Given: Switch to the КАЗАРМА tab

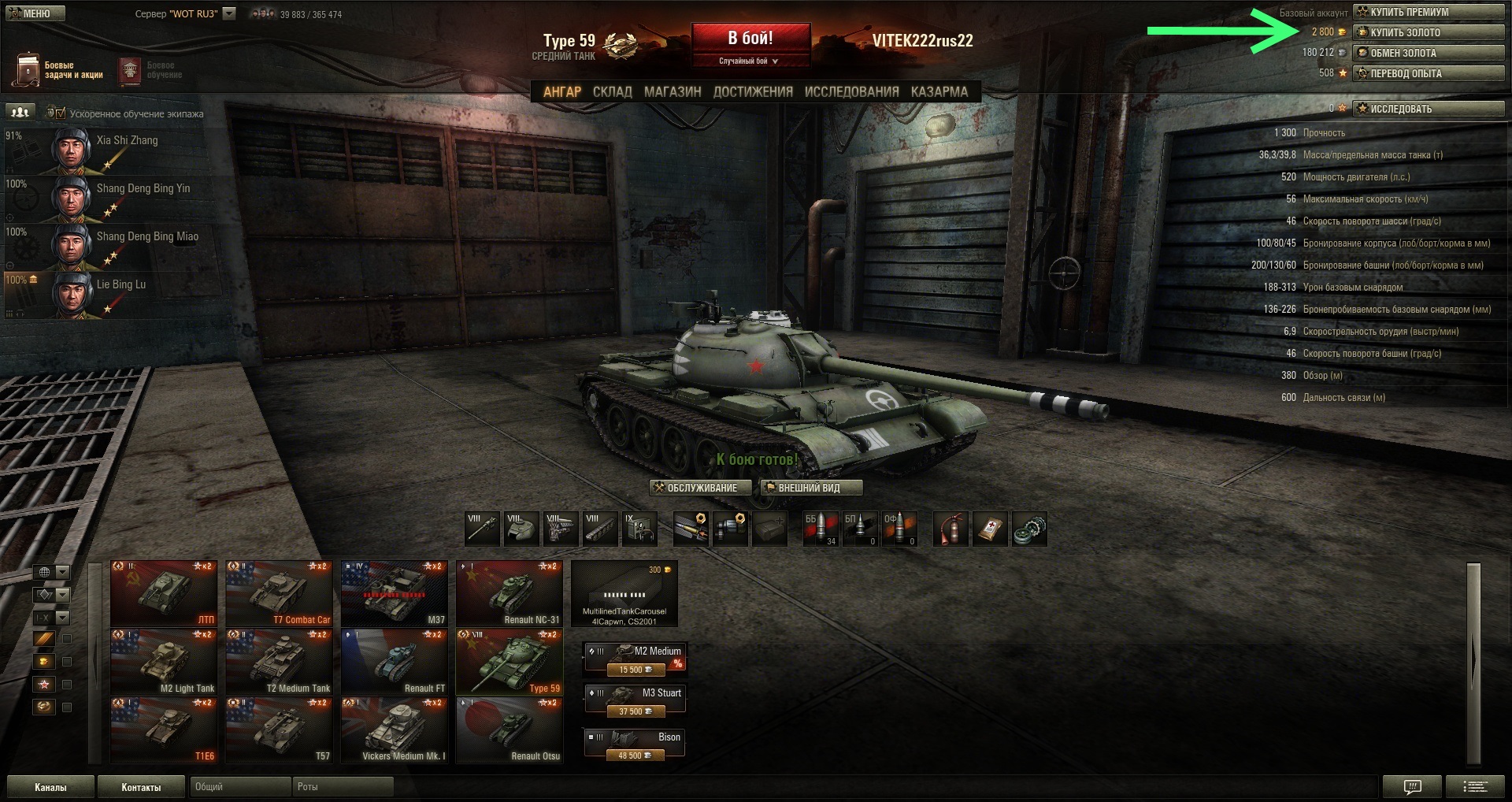Looking at the screenshot, I should click(939, 91).
